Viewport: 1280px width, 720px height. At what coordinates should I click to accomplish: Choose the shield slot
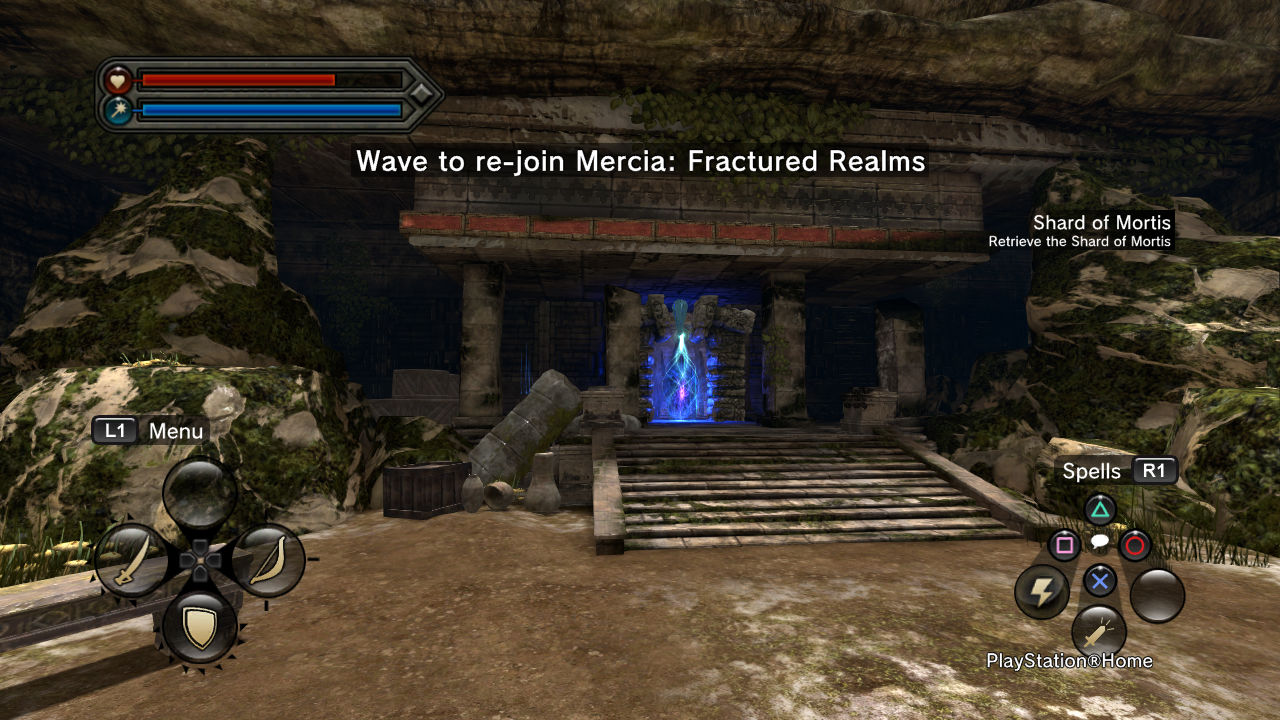200,627
